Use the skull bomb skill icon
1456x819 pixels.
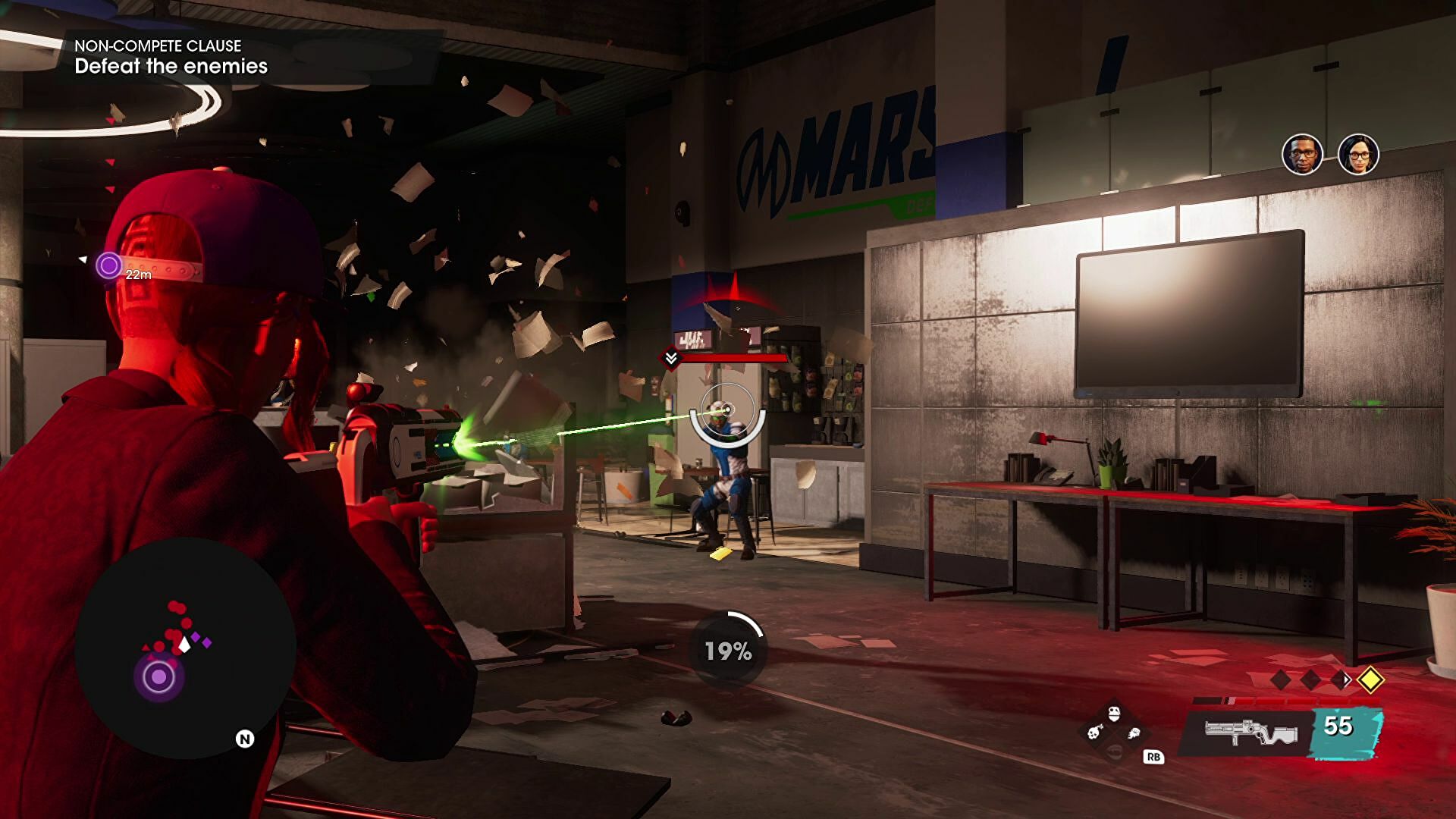[x=1094, y=733]
